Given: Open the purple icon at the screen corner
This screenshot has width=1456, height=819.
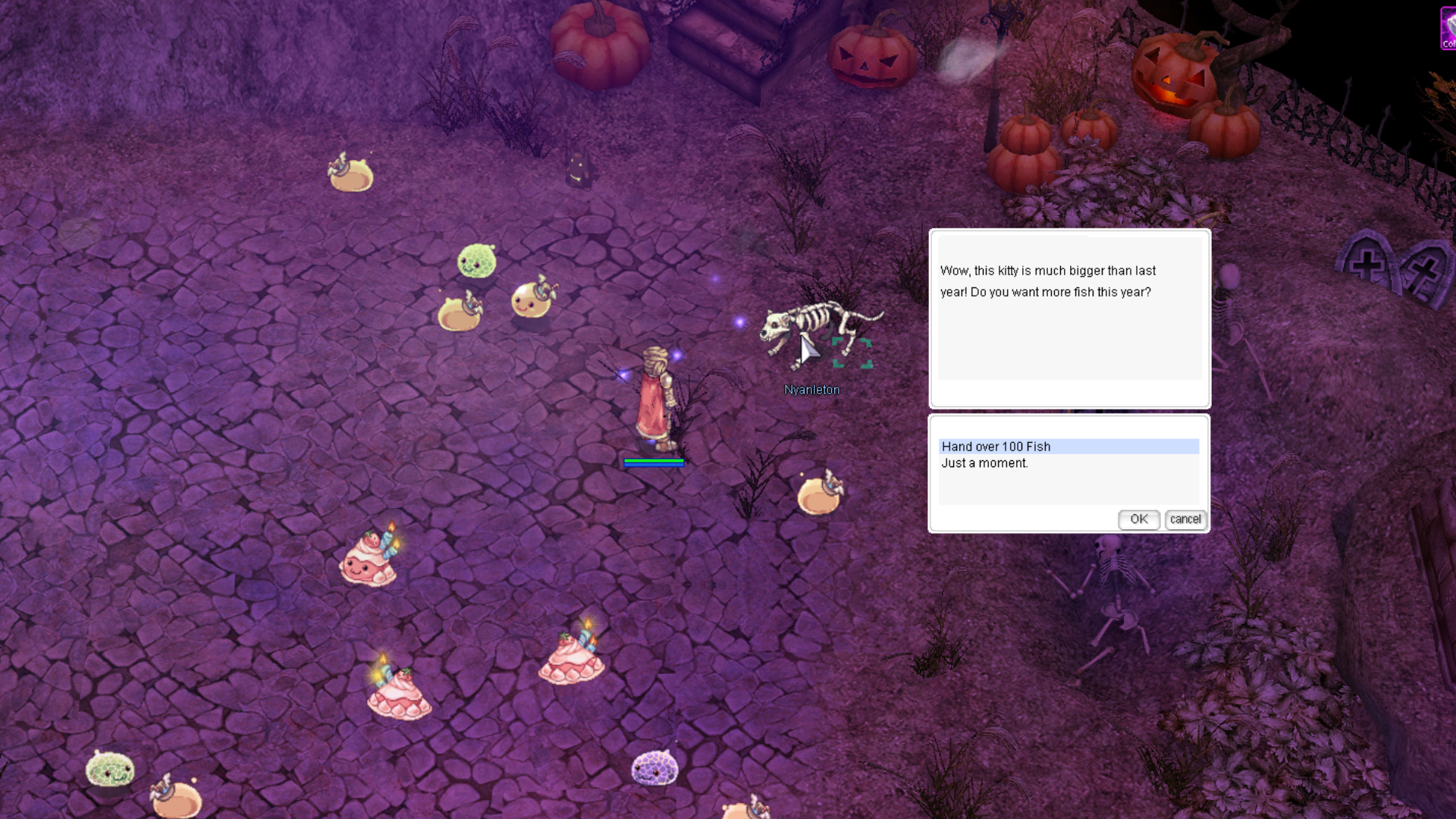Looking at the screenshot, I should tap(1448, 29).
